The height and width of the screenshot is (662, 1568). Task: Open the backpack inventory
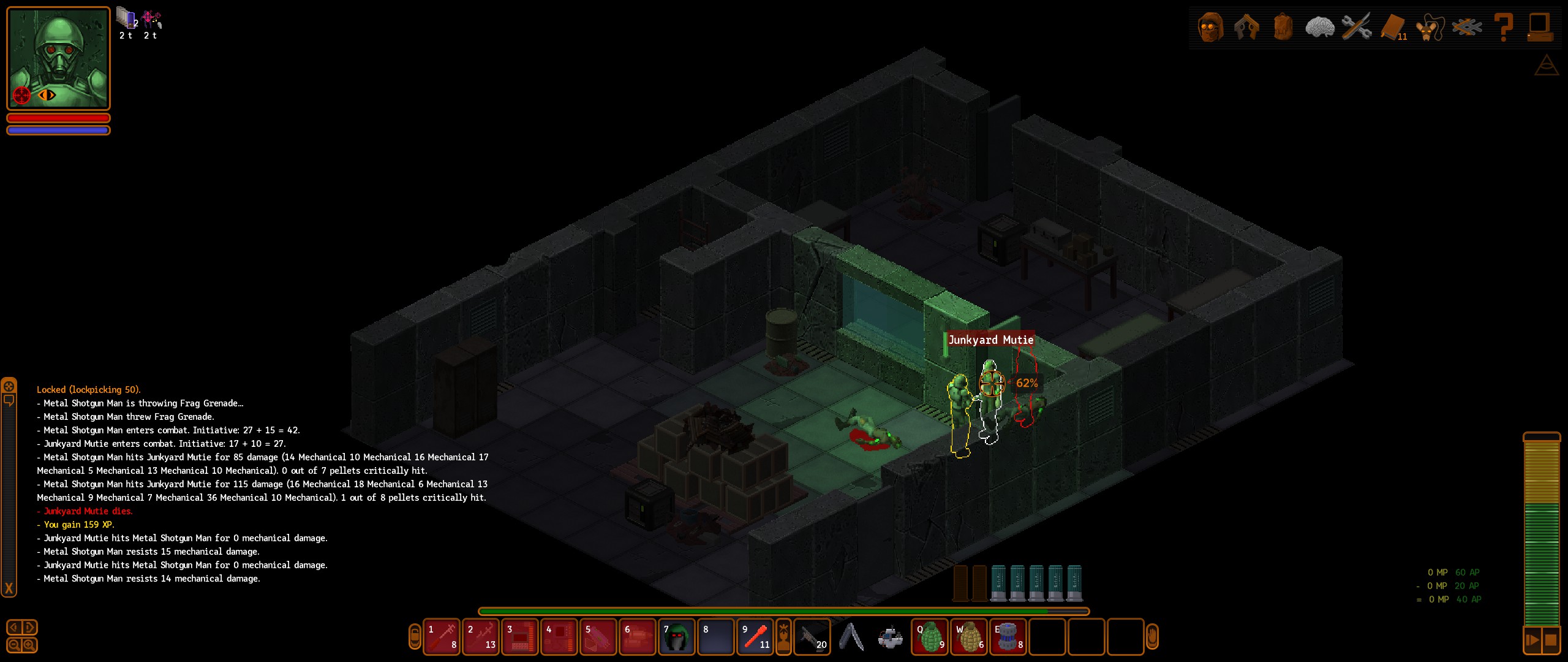point(1283,27)
